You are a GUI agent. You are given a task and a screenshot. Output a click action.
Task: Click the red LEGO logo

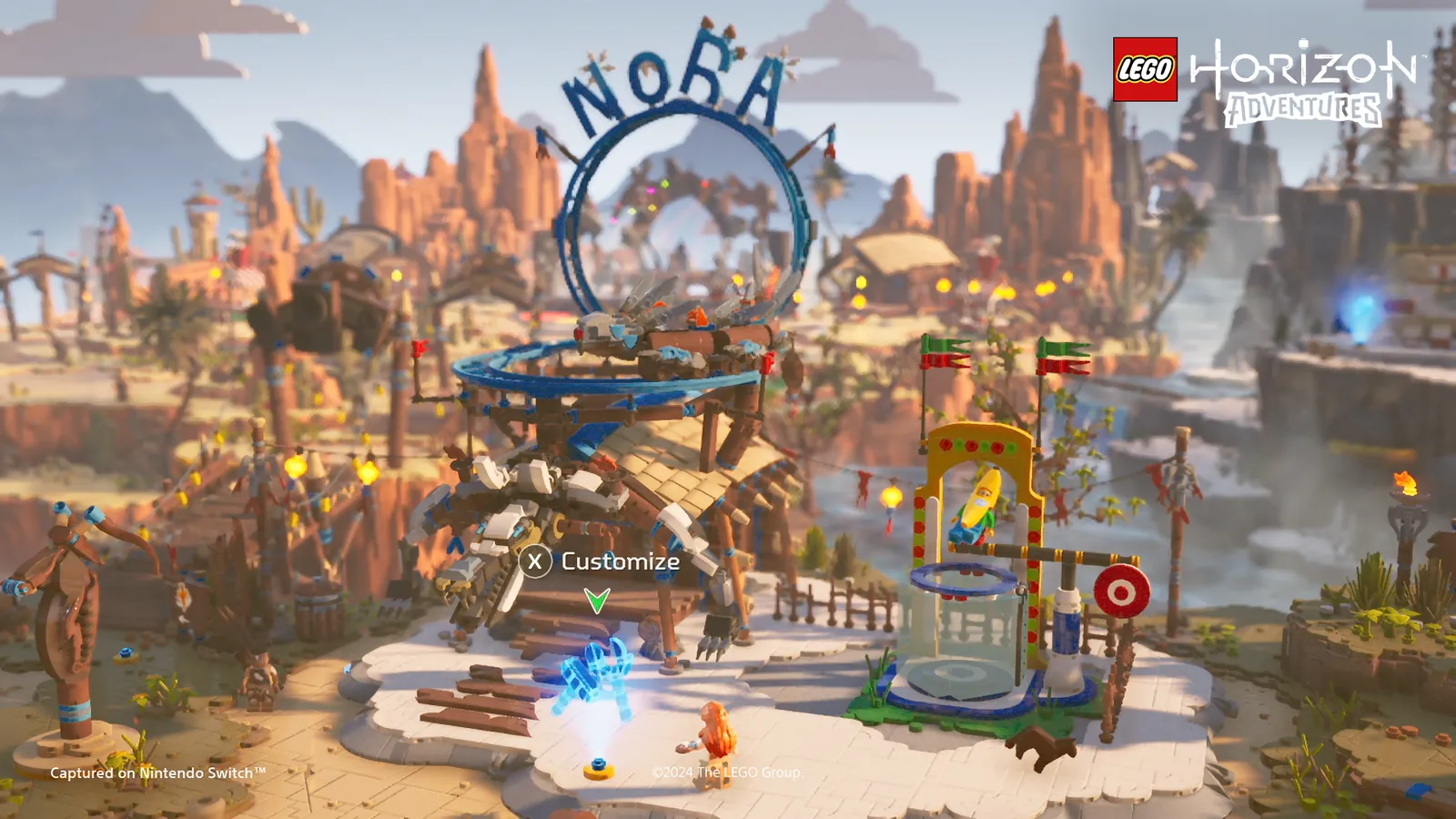click(x=1145, y=66)
